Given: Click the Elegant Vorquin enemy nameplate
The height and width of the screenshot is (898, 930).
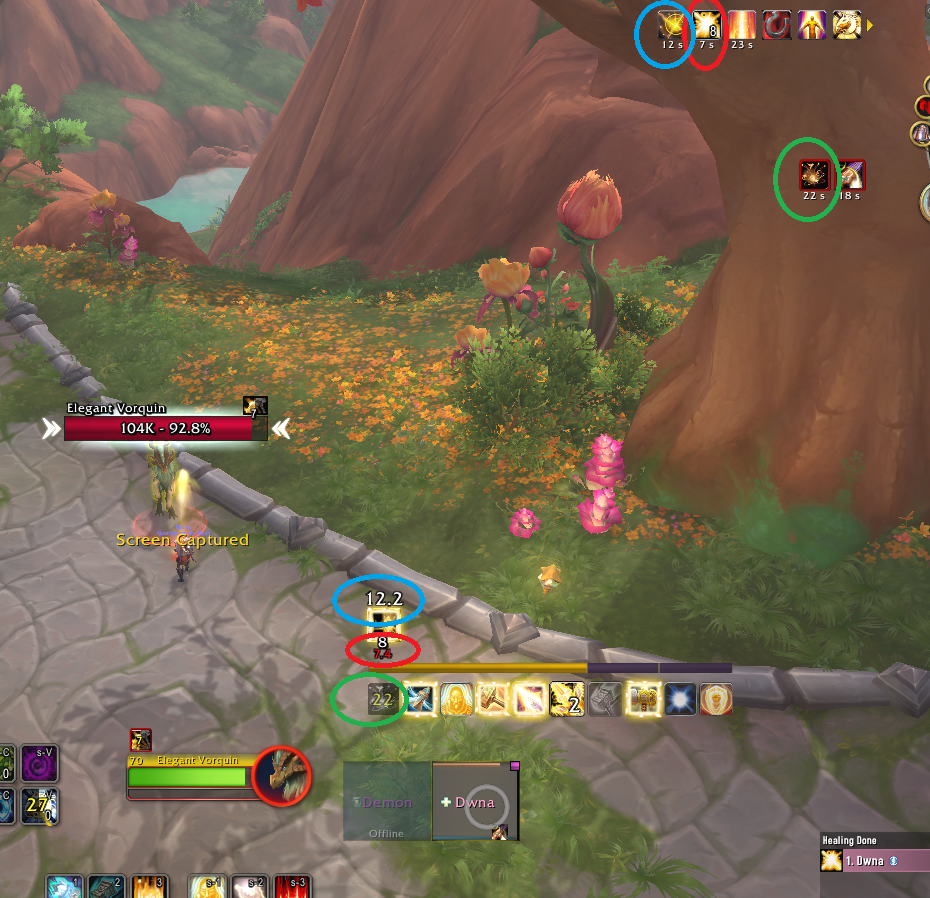Looking at the screenshot, I should click(x=166, y=428).
